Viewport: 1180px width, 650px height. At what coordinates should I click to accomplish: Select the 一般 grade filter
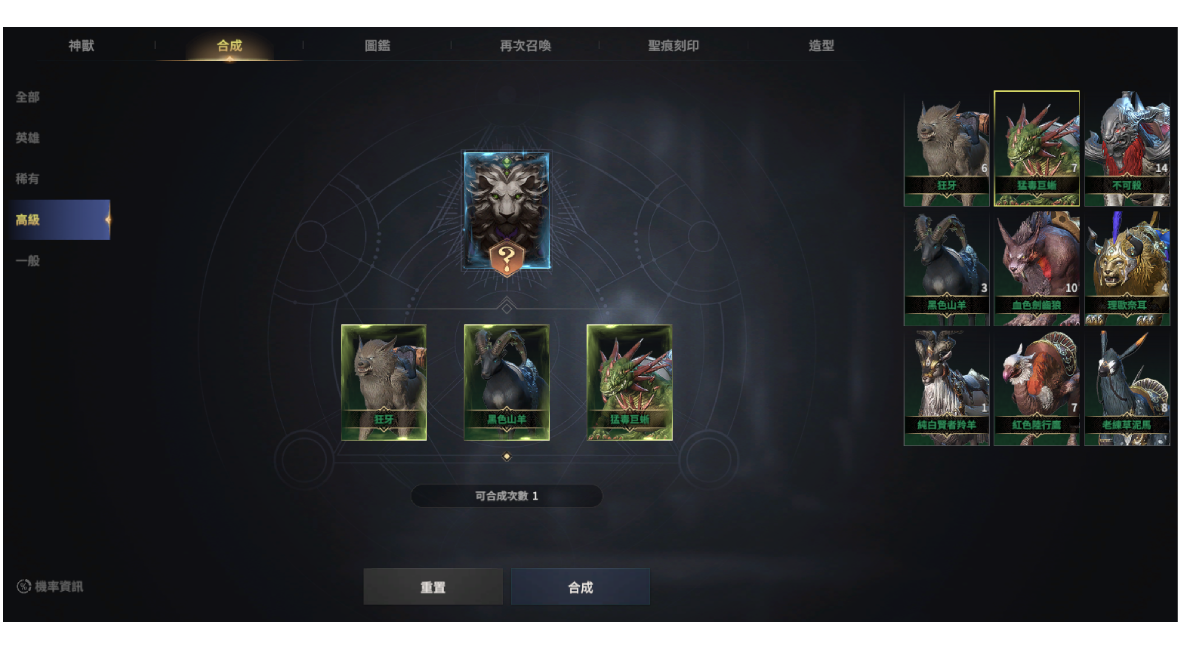point(28,261)
